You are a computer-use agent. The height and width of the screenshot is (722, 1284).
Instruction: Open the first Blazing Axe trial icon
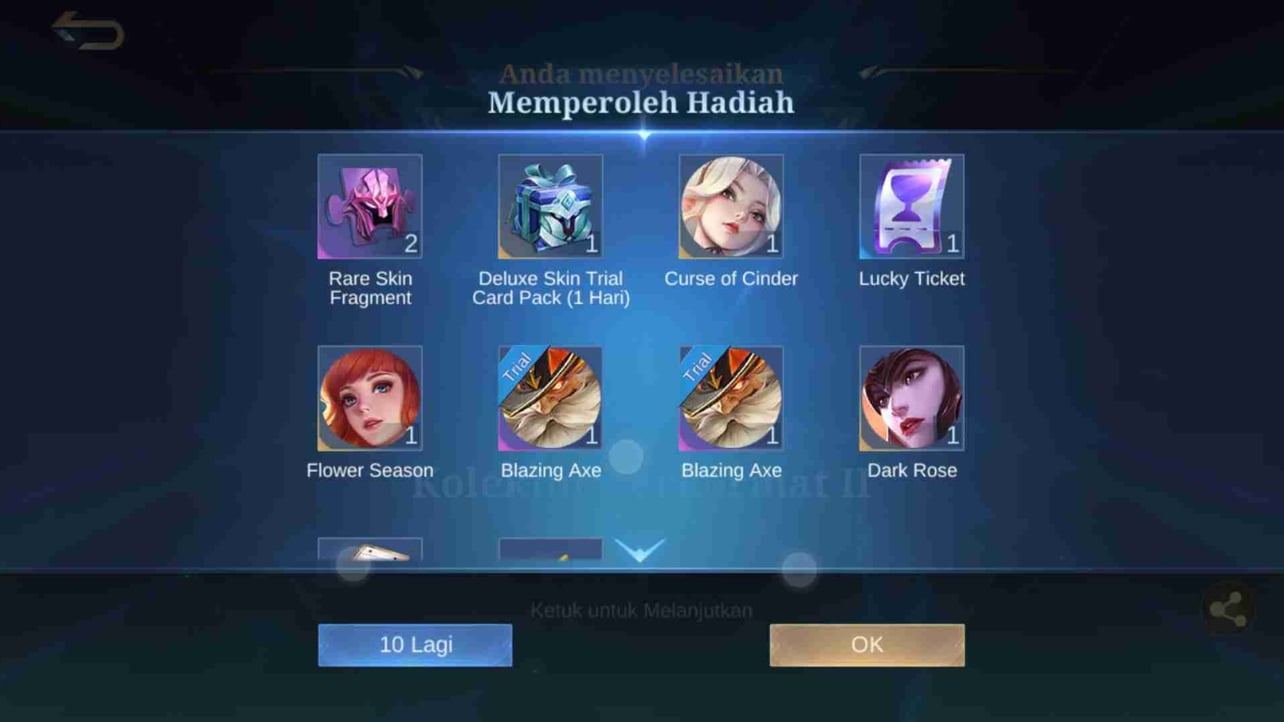coord(550,397)
